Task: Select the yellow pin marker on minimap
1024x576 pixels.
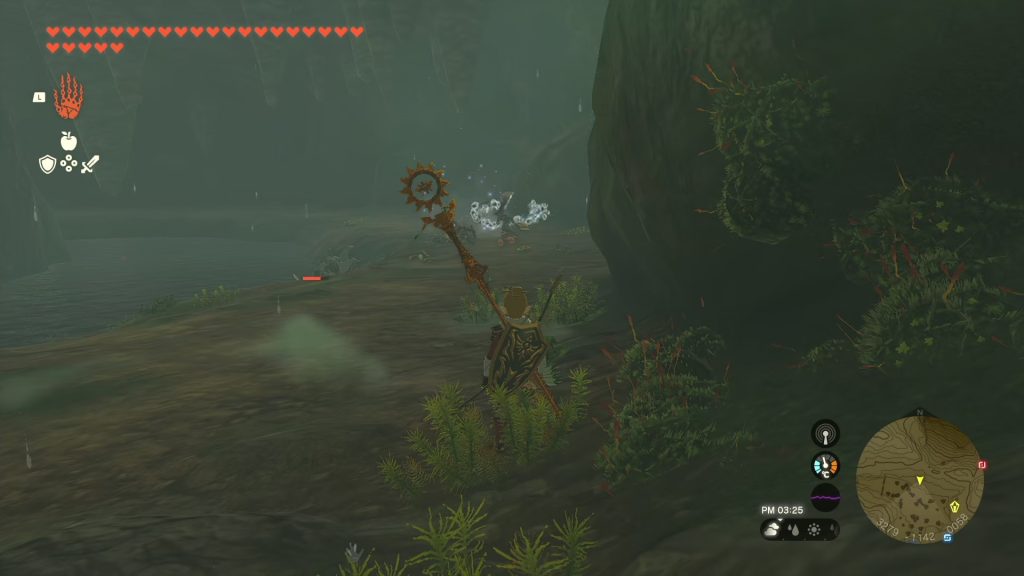Action: 955,506
